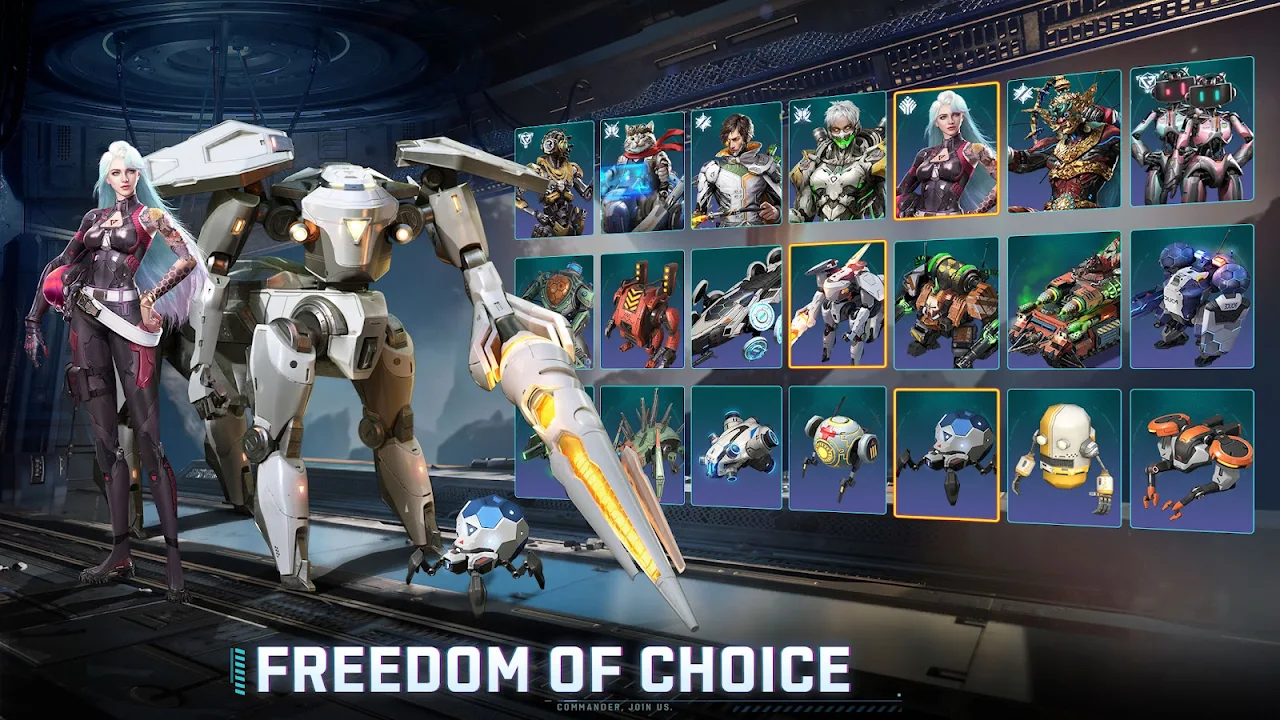Select the round white drone with red cross tile
This screenshot has width=1280, height=720.
[x=837, y=449]
